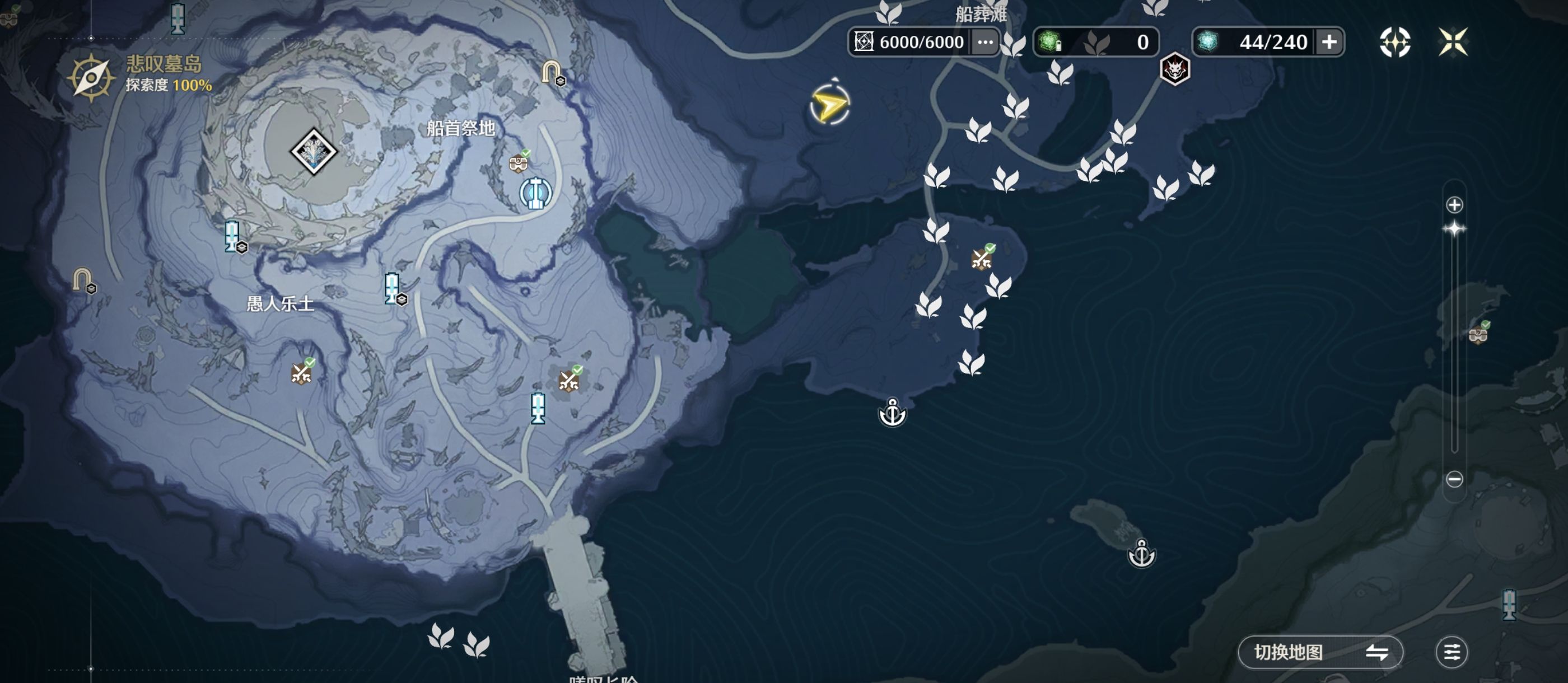Click the yellow player arrow marker
1568x683 pixels.
(829, 105)
